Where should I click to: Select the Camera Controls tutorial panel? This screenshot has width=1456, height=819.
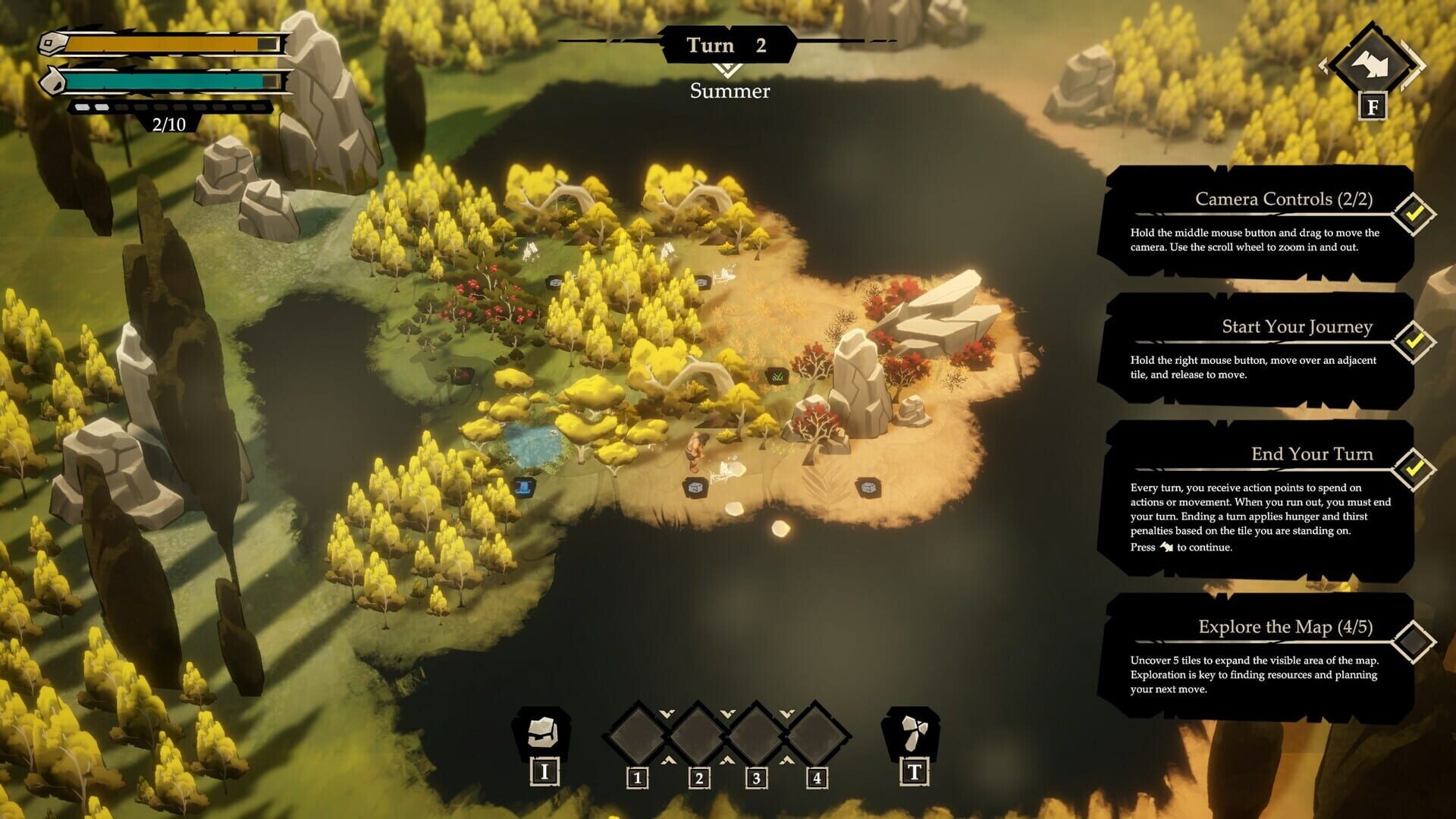click(x=1257, y=222)
